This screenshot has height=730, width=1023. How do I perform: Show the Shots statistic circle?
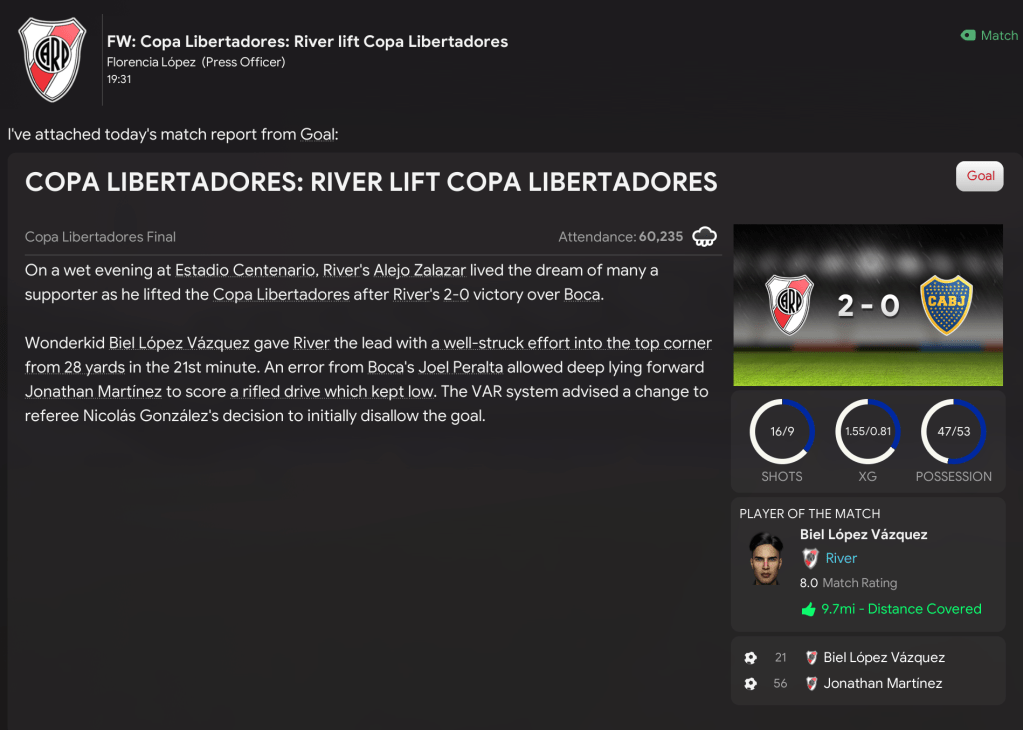pyautogui.click(x=782, y=432)
